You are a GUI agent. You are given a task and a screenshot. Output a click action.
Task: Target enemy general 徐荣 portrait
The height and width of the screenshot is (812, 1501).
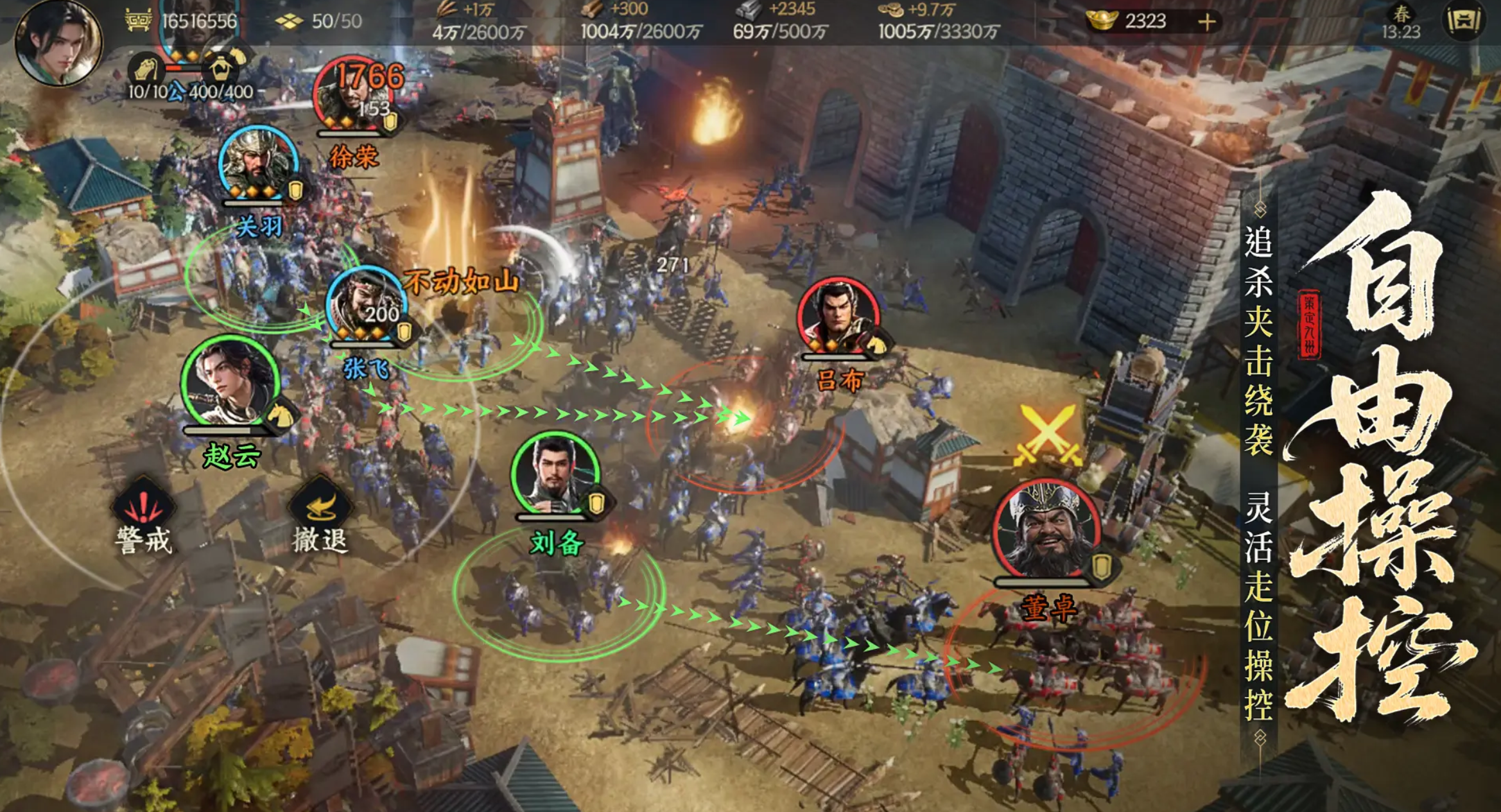click(x=352, y=96)
